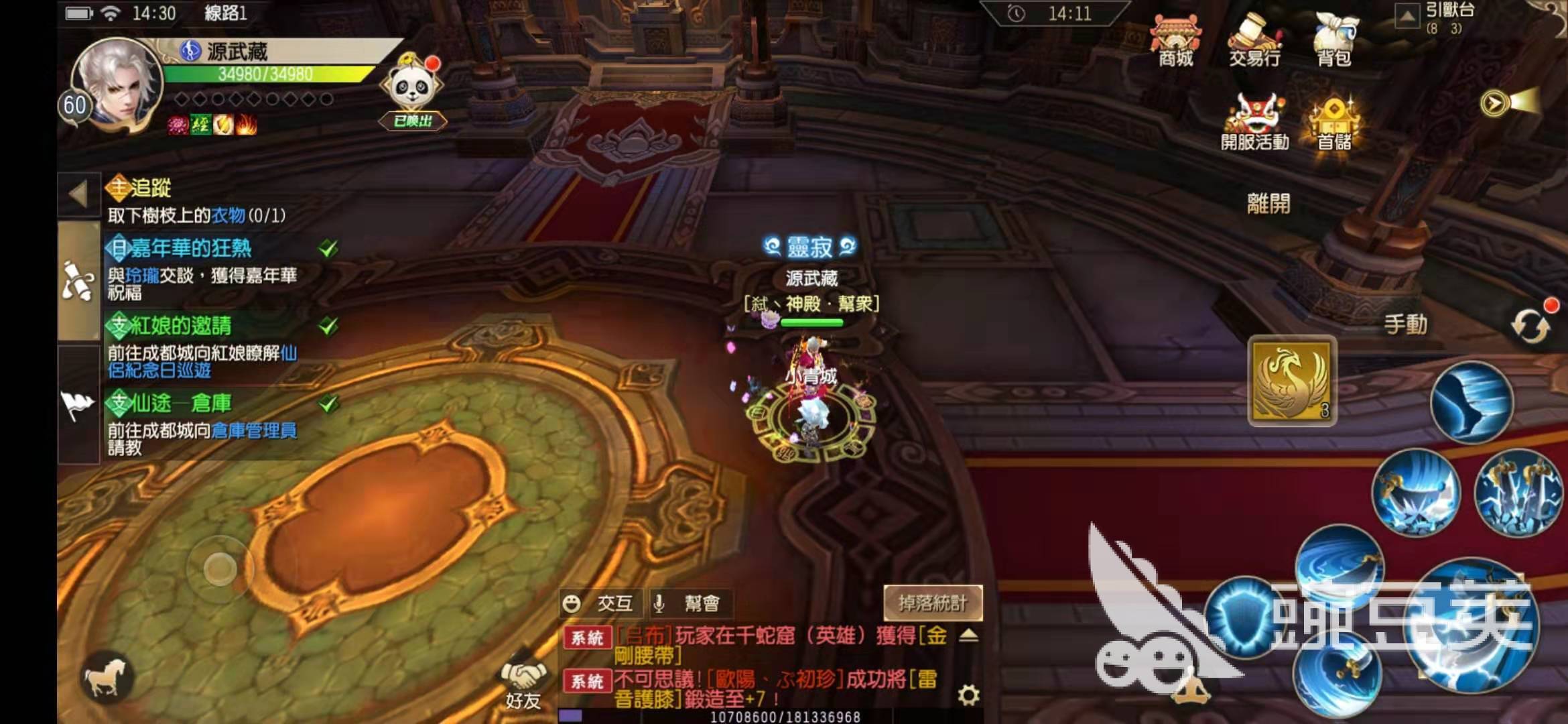Open the 交互 emote menu

pyautogui.click(x=600, y=603)
